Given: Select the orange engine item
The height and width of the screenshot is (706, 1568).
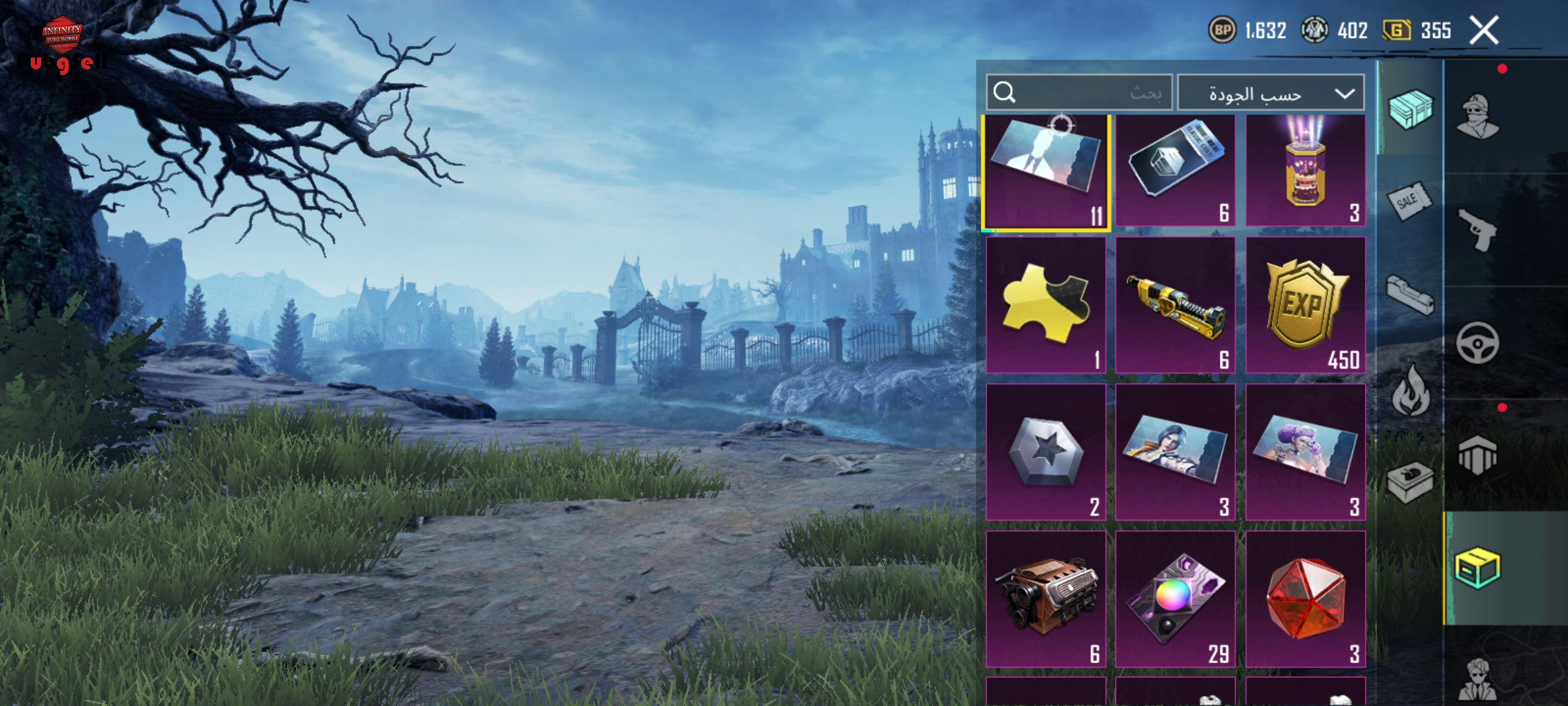Looking at the screenshot, I should (x=1045, y=599).
